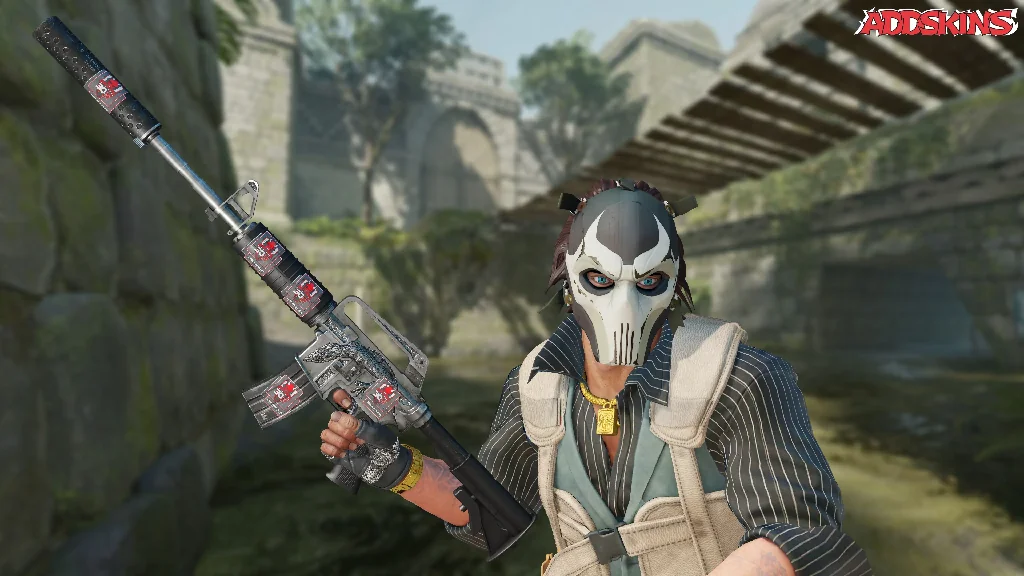Click the ADDSKINS logo
Screen dimensions: 1024x576
pyautogui.click(x=938, y=23)
